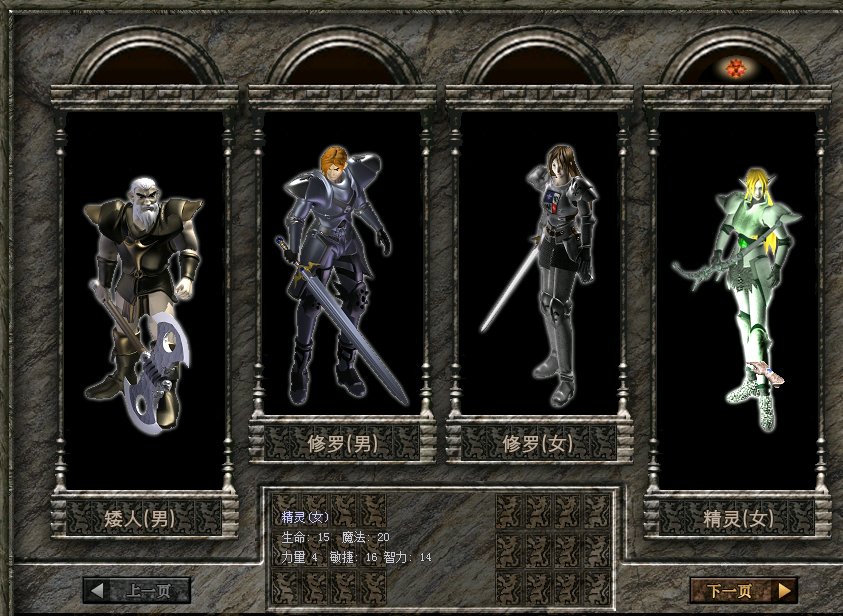Go to previous page with 上一页
This screenshot has height=616, width=843.
pos(137,590)
